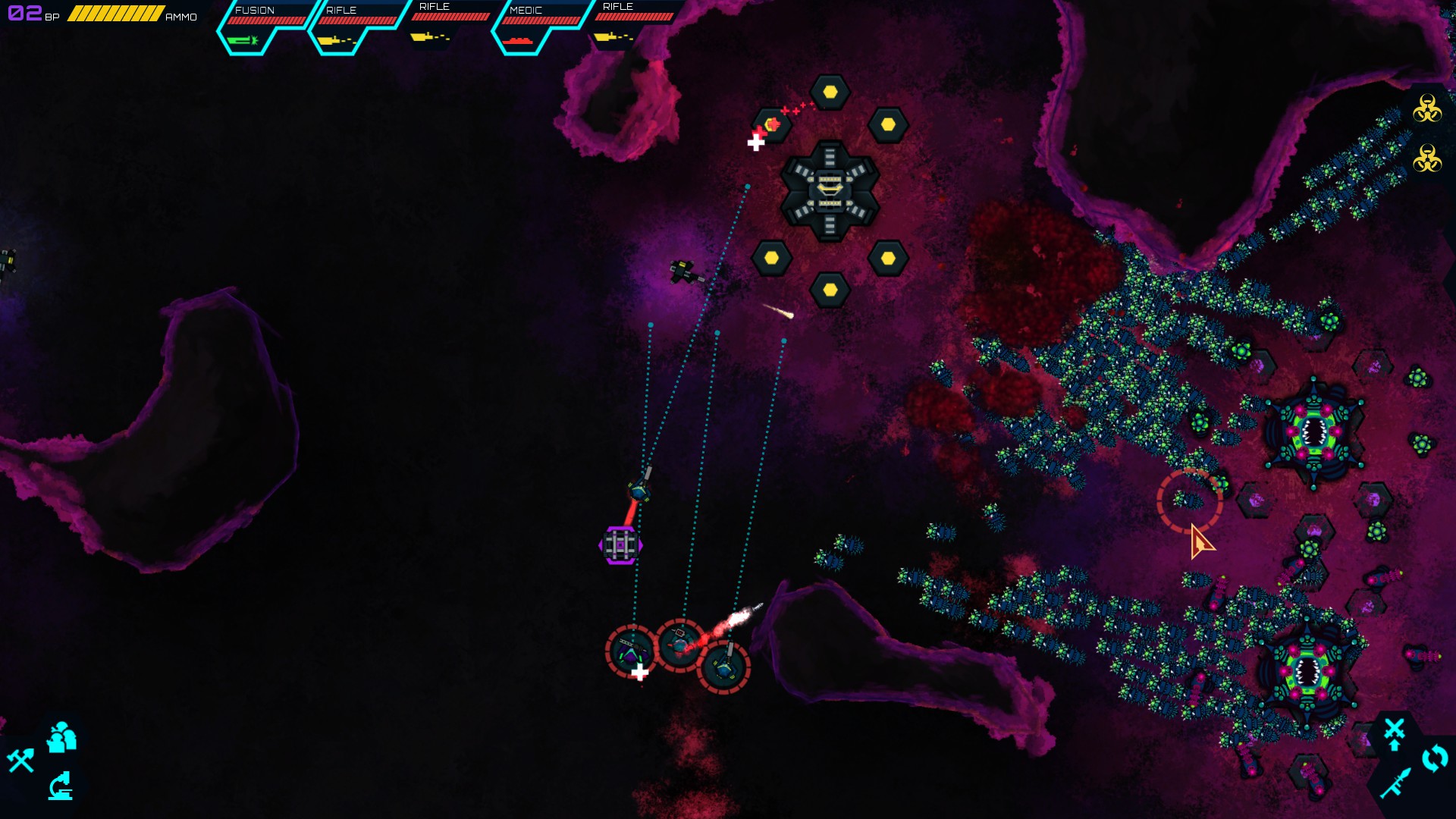Open the research microscope icon
1456x819 pixels.
[61, 786]
